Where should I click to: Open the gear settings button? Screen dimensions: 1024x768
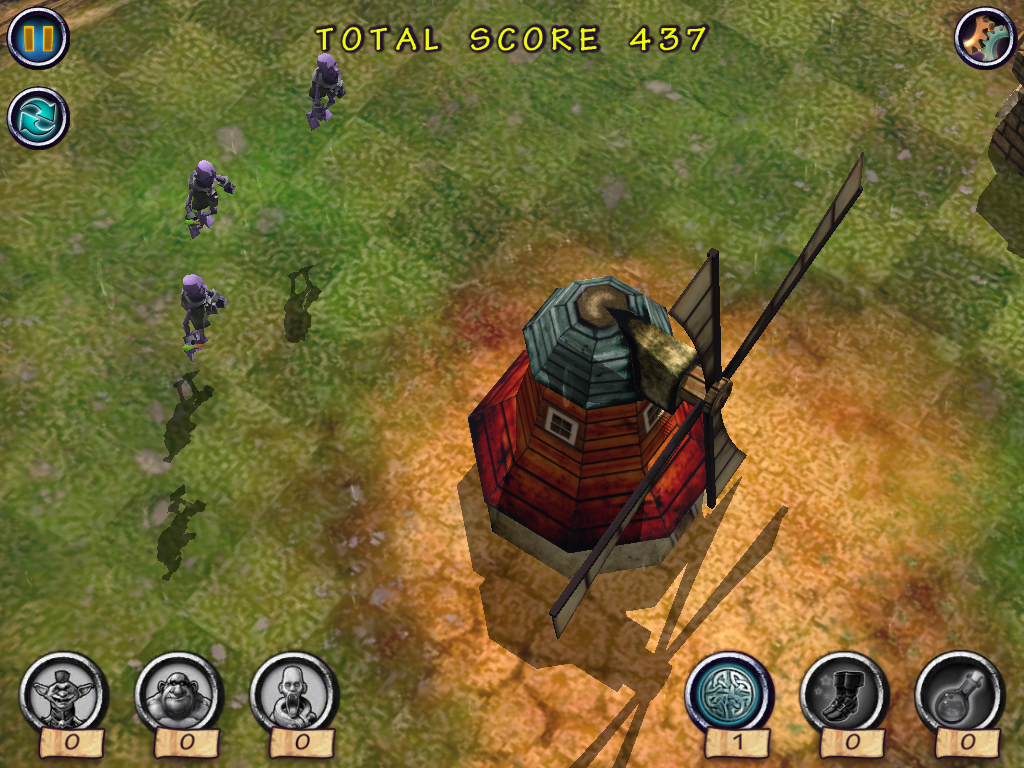985,37
